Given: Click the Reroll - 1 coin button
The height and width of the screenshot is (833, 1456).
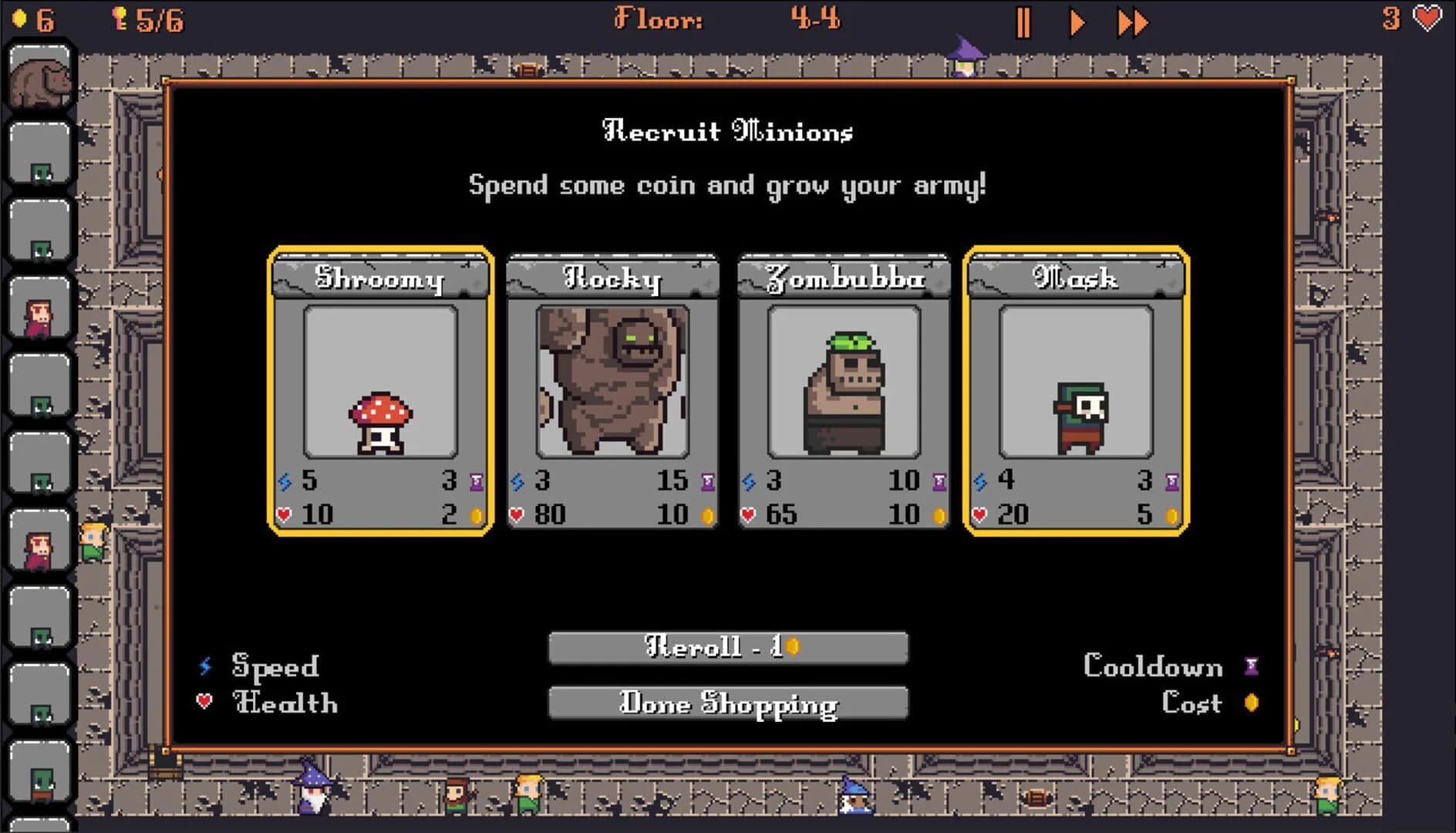Looking at the screenshot, I should [x=728, y=648].
